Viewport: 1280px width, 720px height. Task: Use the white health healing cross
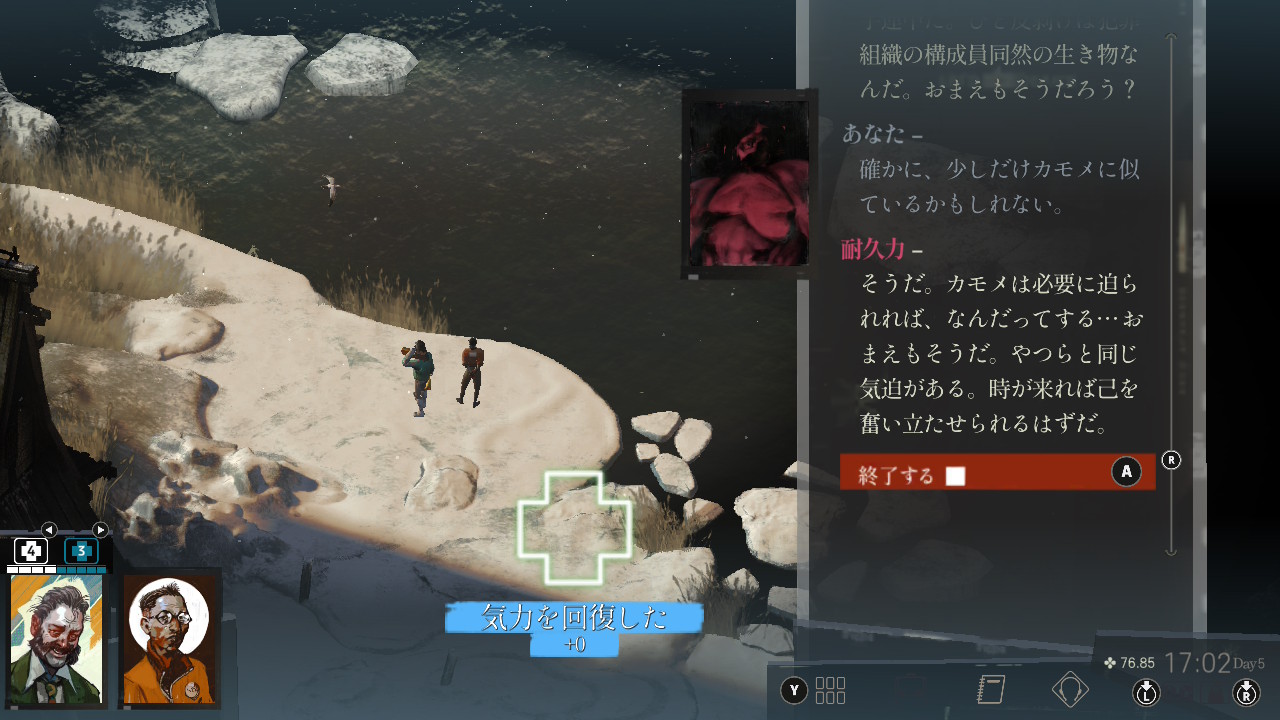(31, 551)
